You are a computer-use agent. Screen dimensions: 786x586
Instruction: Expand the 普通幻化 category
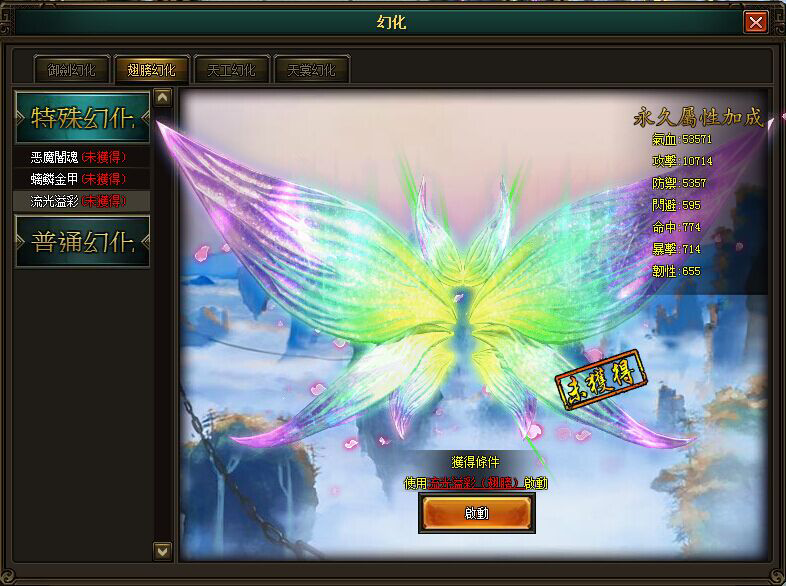point(82,240)
